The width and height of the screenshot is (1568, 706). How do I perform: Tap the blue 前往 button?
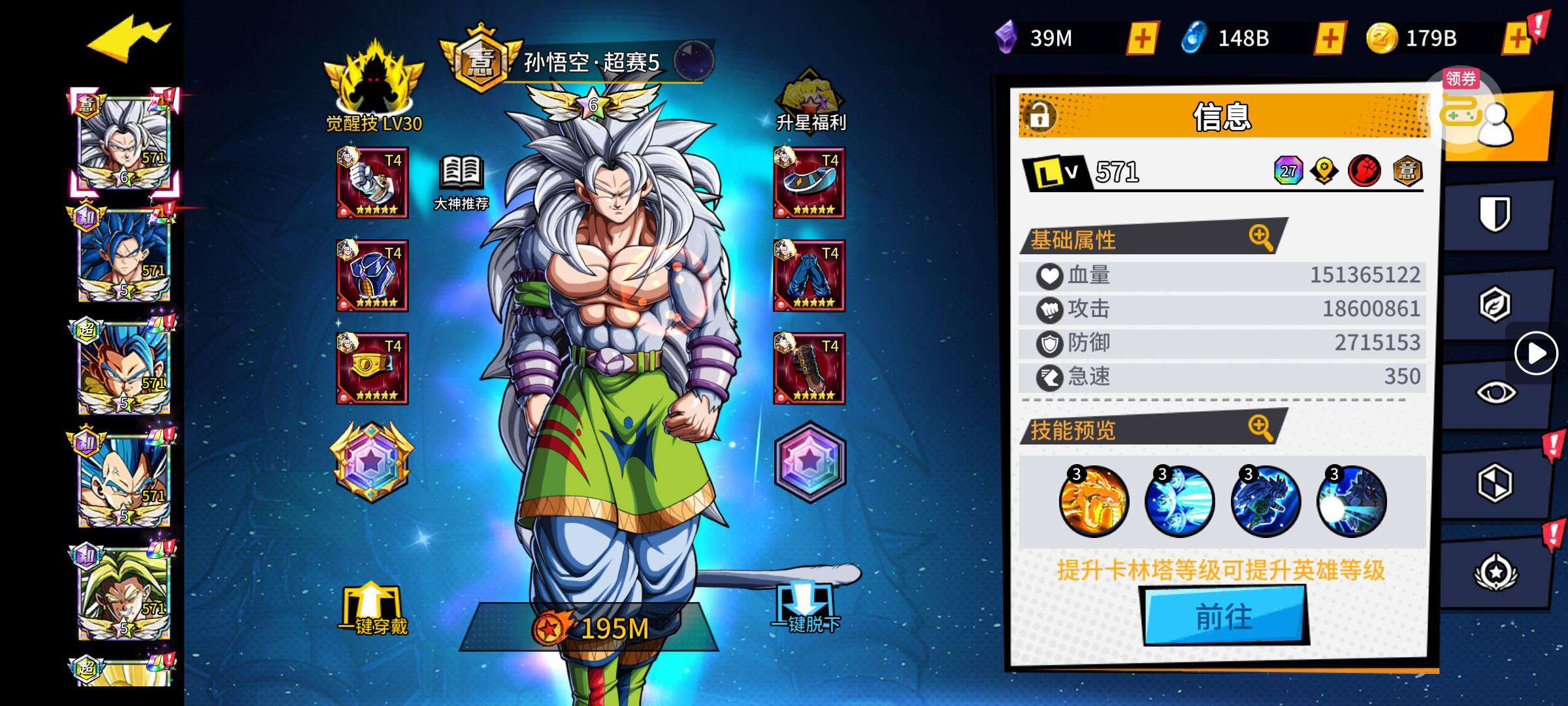click(1224, 616)
